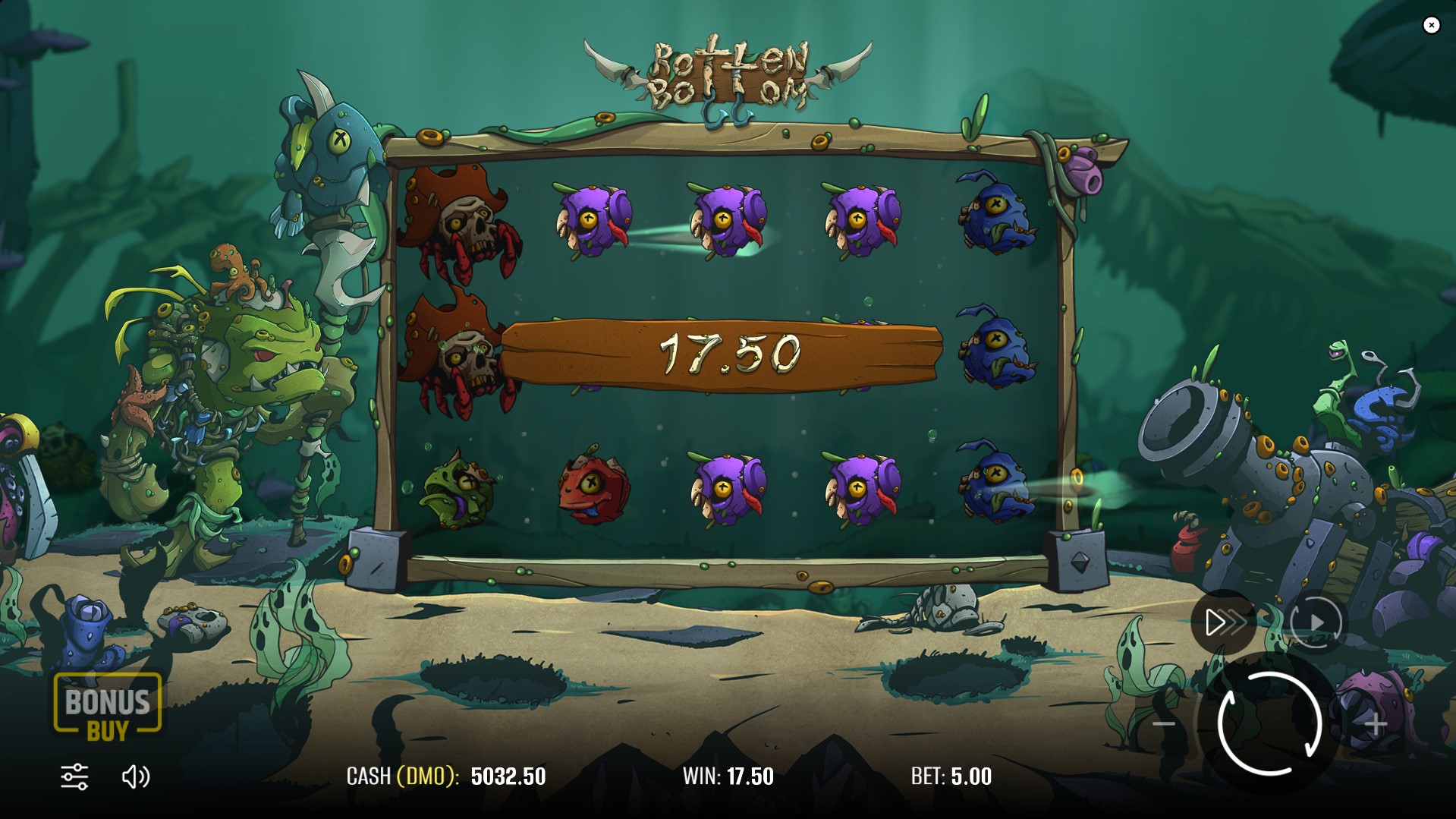Increase the bet with the plus button

point(1376,724)
